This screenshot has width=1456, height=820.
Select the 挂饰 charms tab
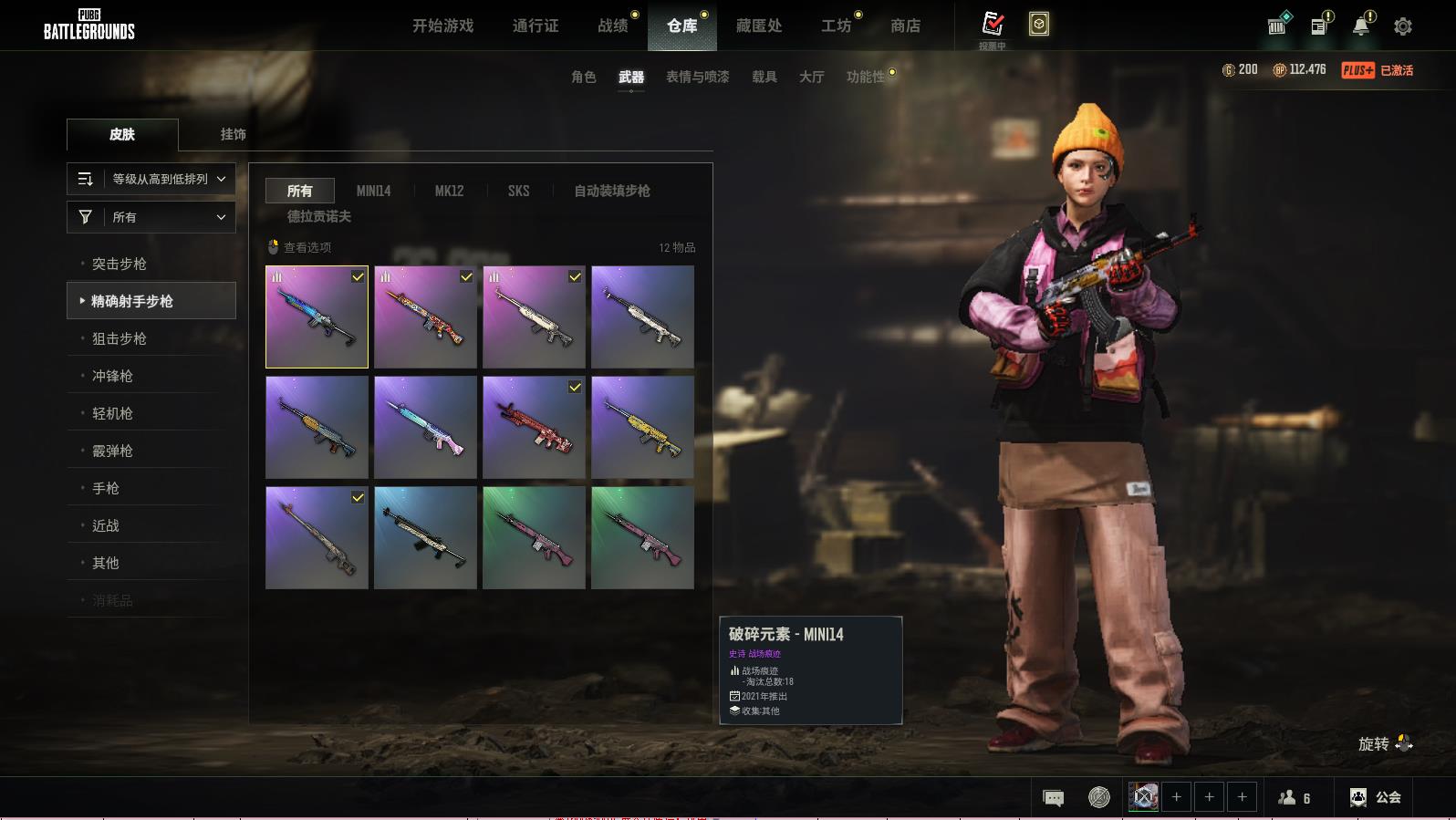[233, 134]
